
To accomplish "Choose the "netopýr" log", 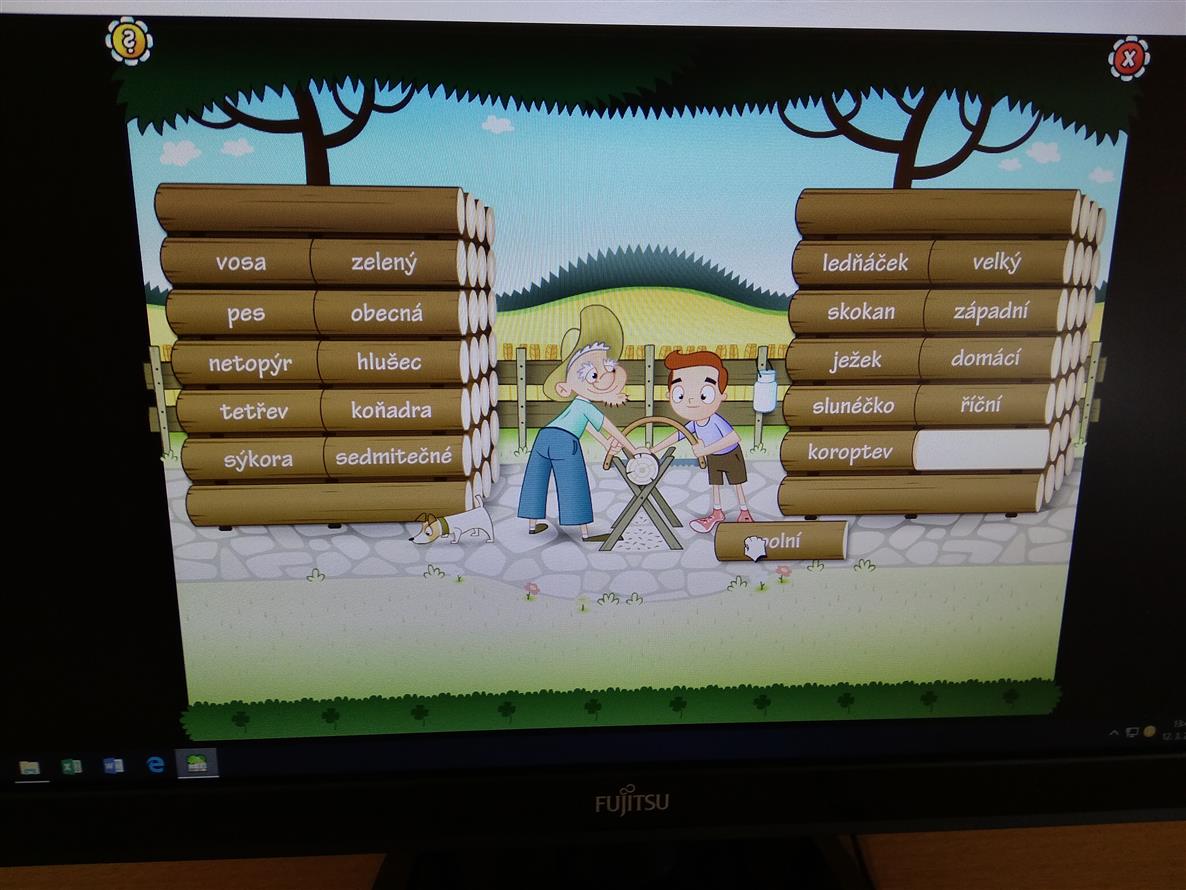I will tap(250, 363).
